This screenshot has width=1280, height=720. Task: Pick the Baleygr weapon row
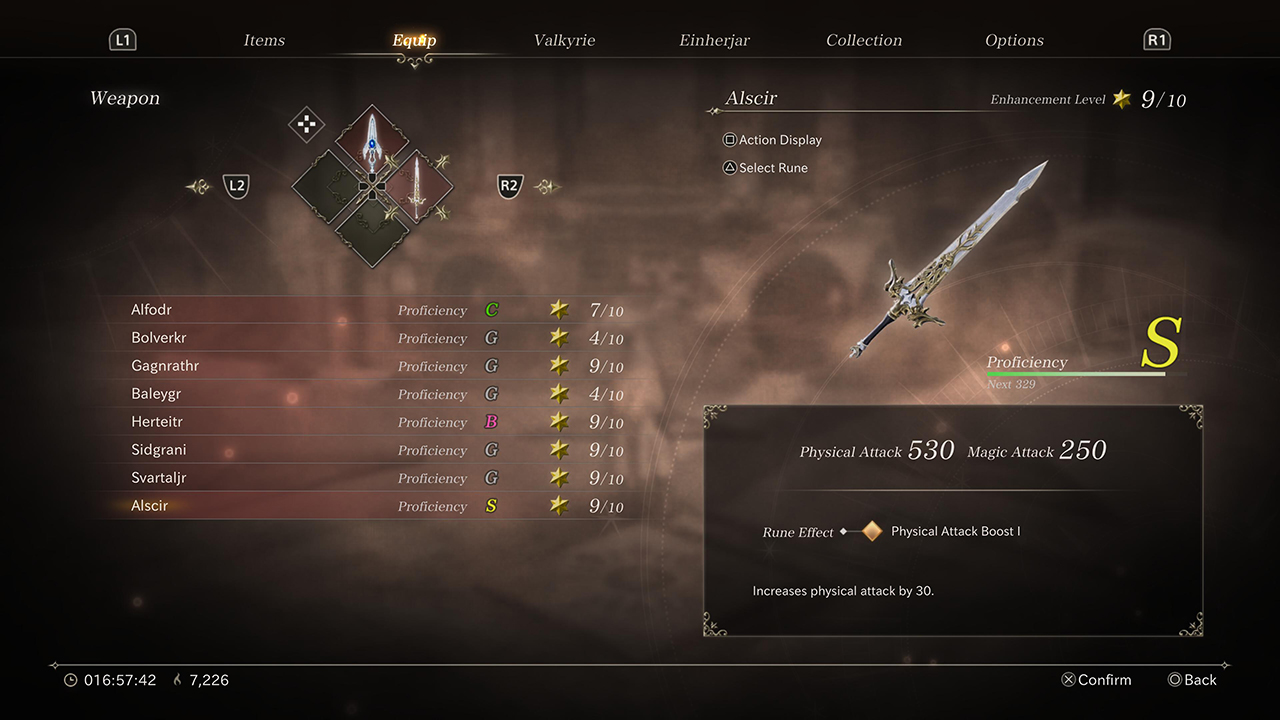click(x=370, y=394)
